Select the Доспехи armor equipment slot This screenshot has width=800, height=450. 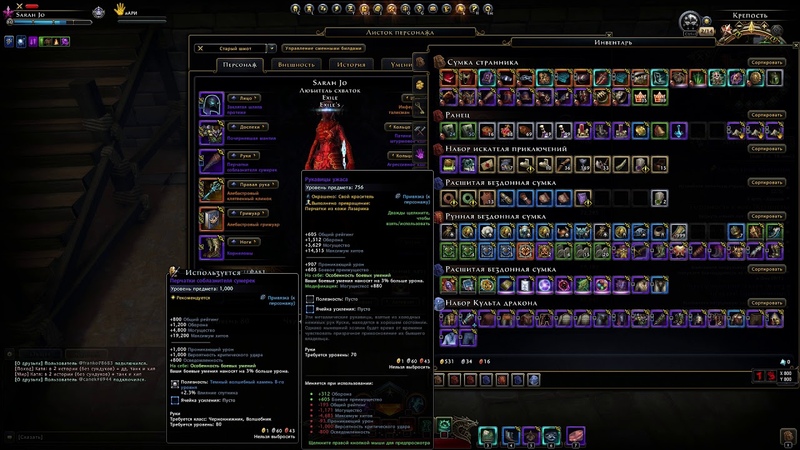click(x=212, y=133)
